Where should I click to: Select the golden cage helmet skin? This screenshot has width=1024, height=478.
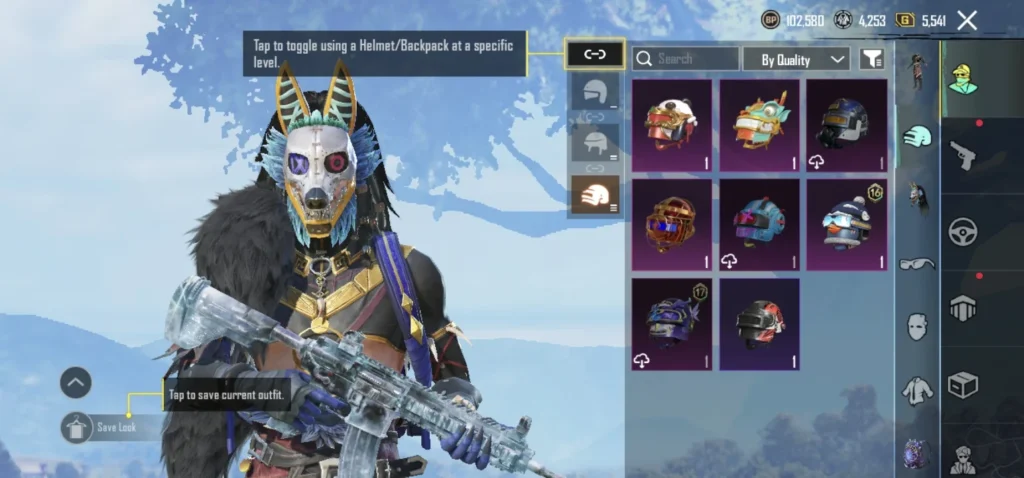672,225
